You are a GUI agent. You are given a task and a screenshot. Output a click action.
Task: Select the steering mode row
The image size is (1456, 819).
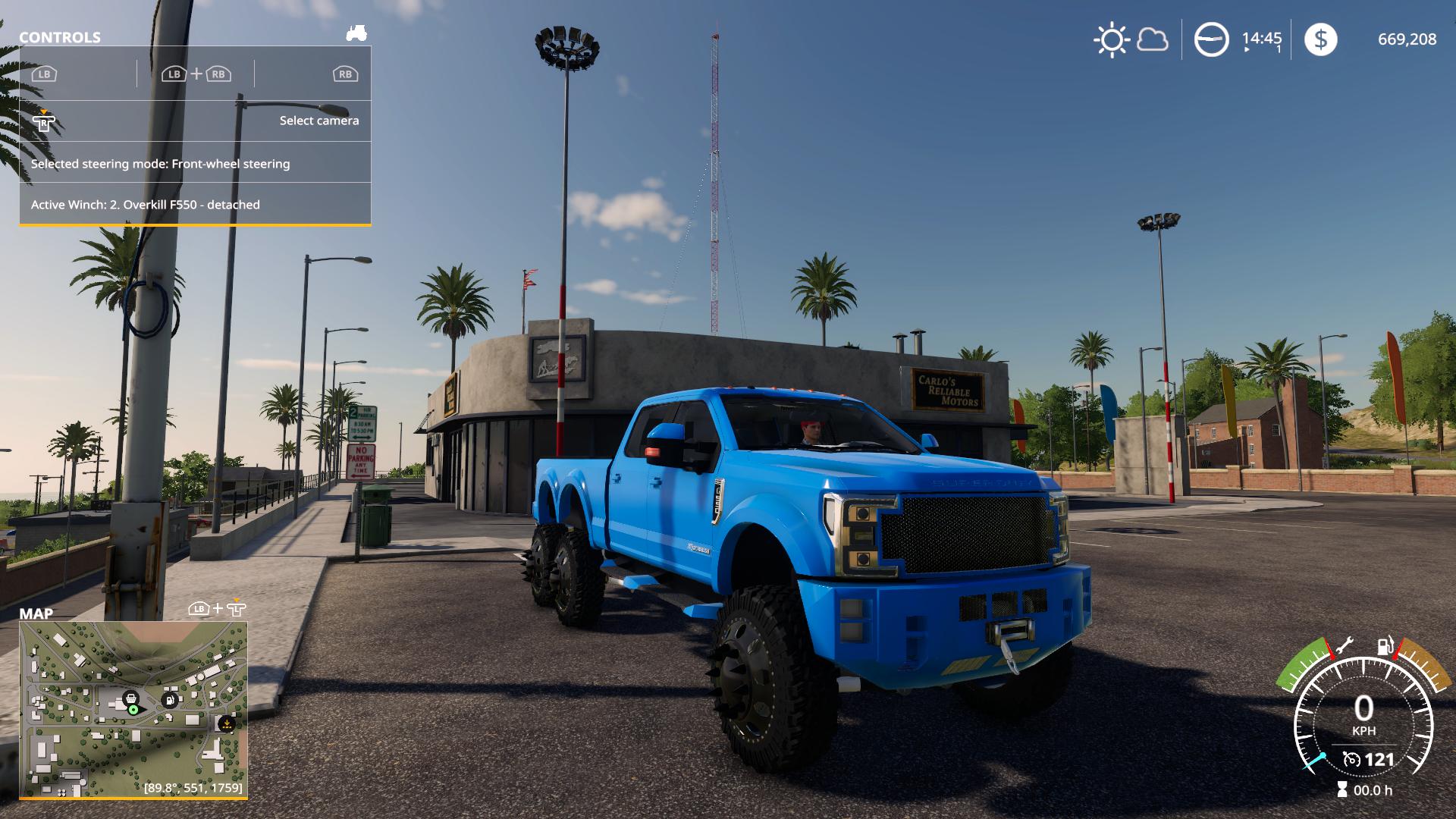tap(195, 163)
